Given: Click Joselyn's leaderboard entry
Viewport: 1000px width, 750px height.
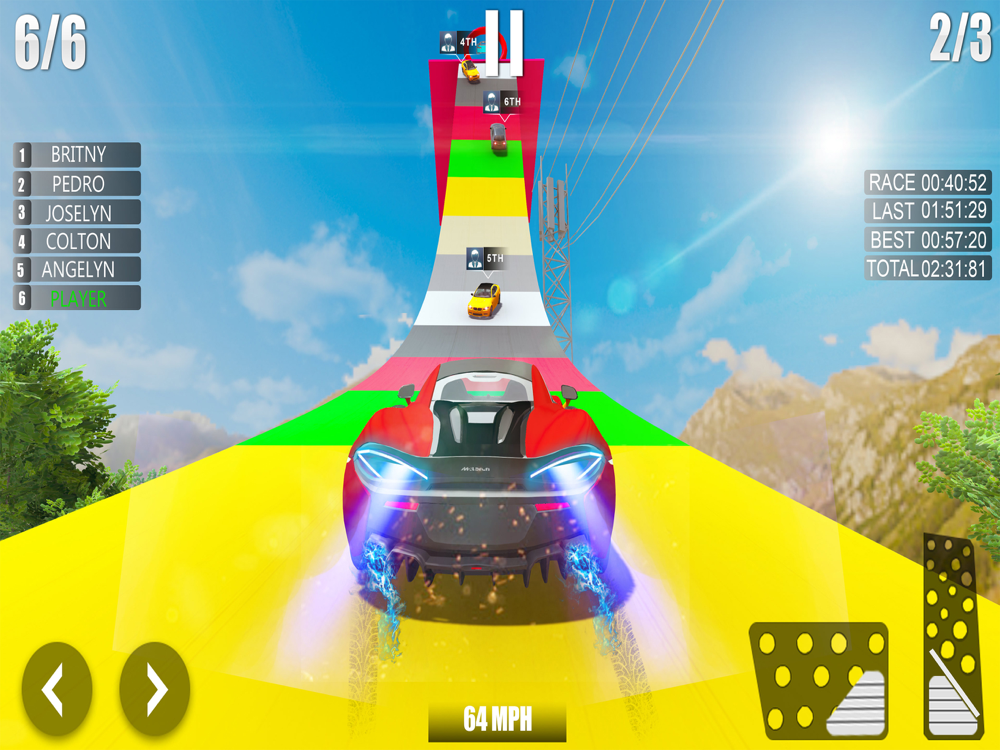Looking at the screenshot, I should click(77, 212).
